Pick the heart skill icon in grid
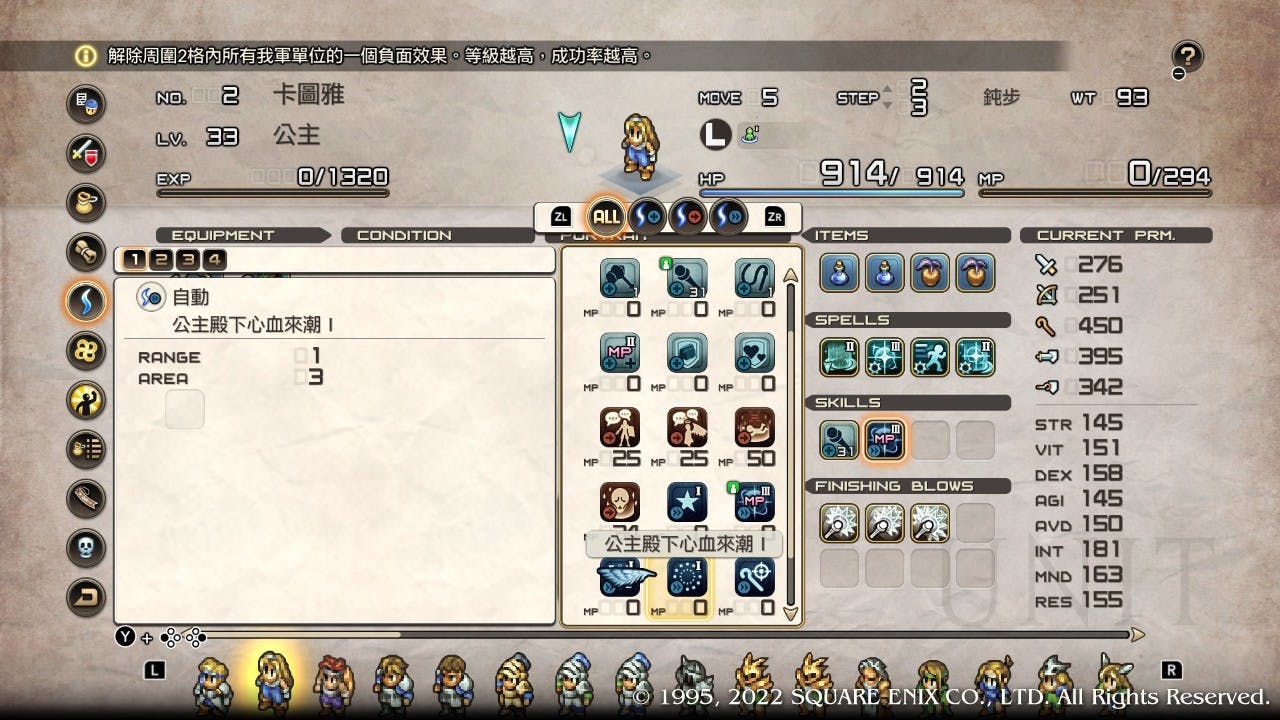Screen dimensions: 1280x720 click(x=754, y=352)
